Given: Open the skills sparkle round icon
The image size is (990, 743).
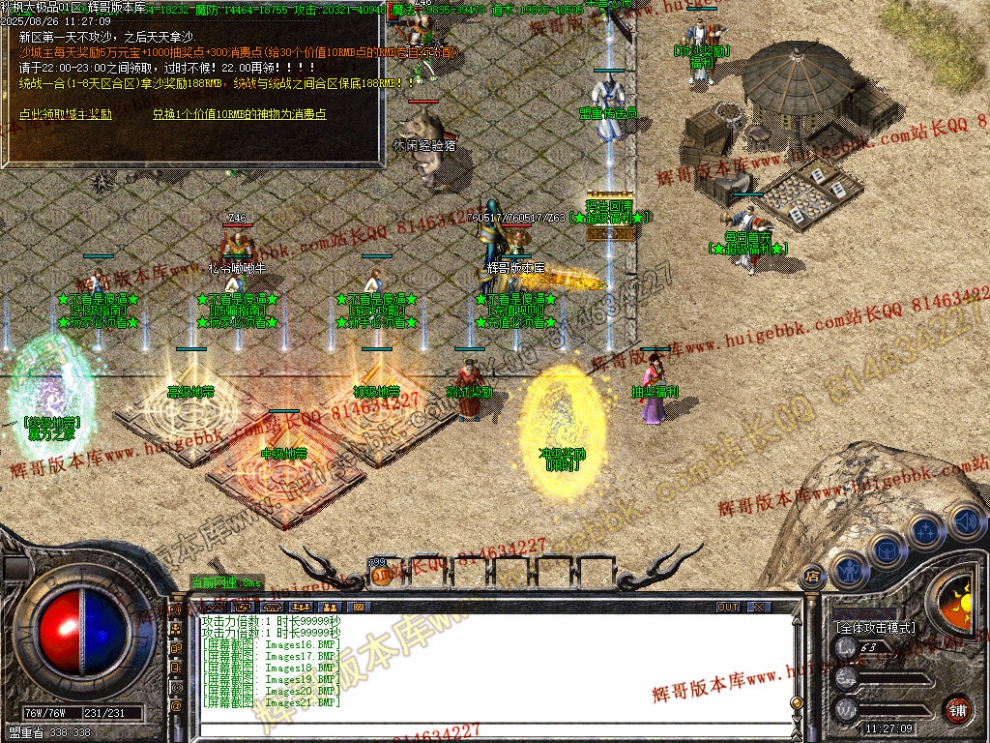Looking at the screenshot, I should (x=927, y=531).
